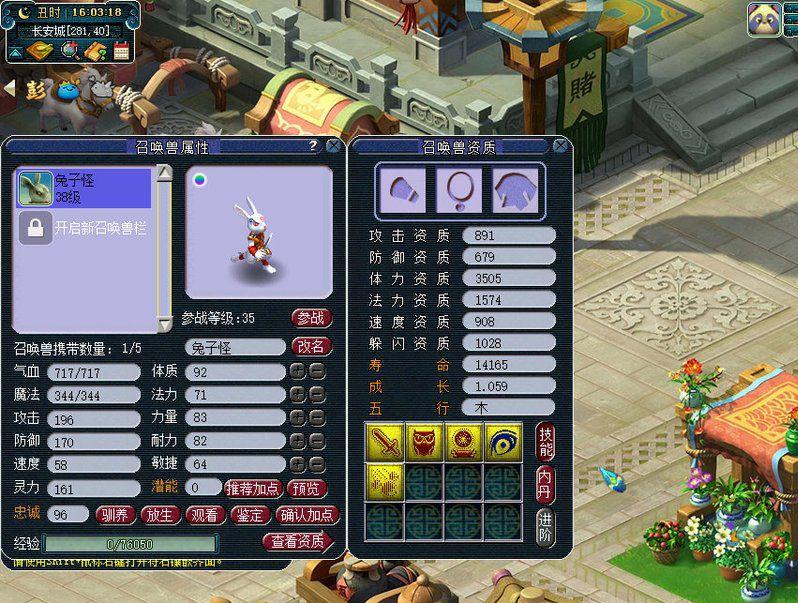Click the 参战 button to deploy summon
The height and width of the screenshot is (603, 798).
point(311,318)
